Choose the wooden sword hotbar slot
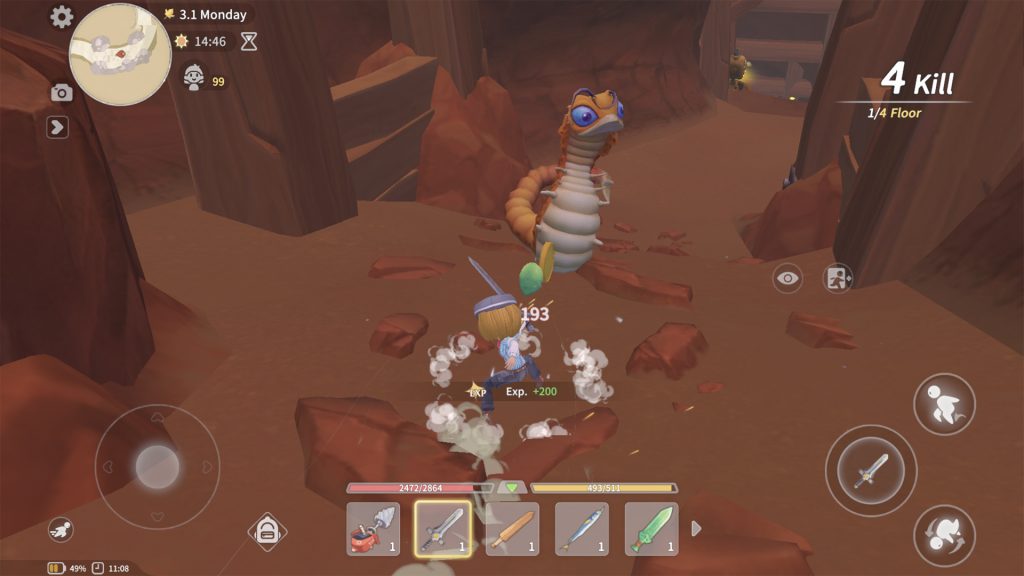This screenshot has width=1024, height=576. 512,529
